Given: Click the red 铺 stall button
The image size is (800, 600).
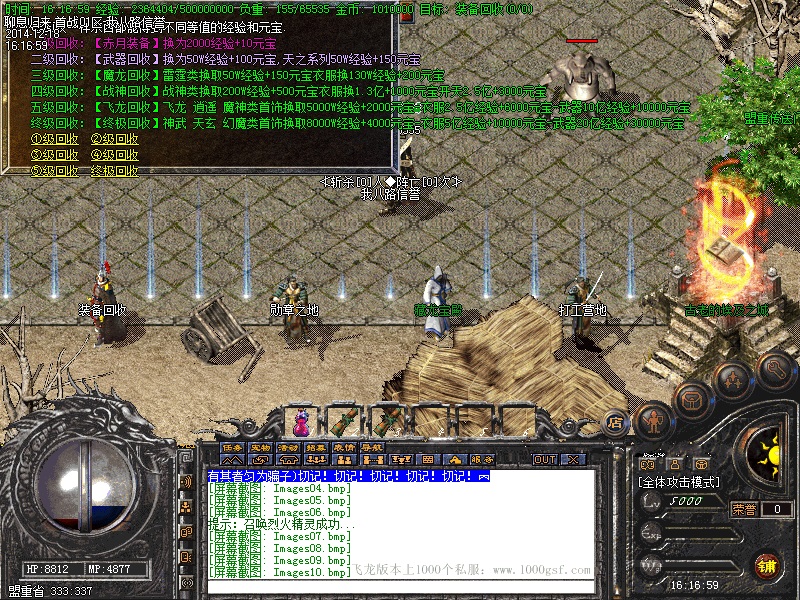Looking at the screenshot, I should pyautogui.click(x=766, y=565).
